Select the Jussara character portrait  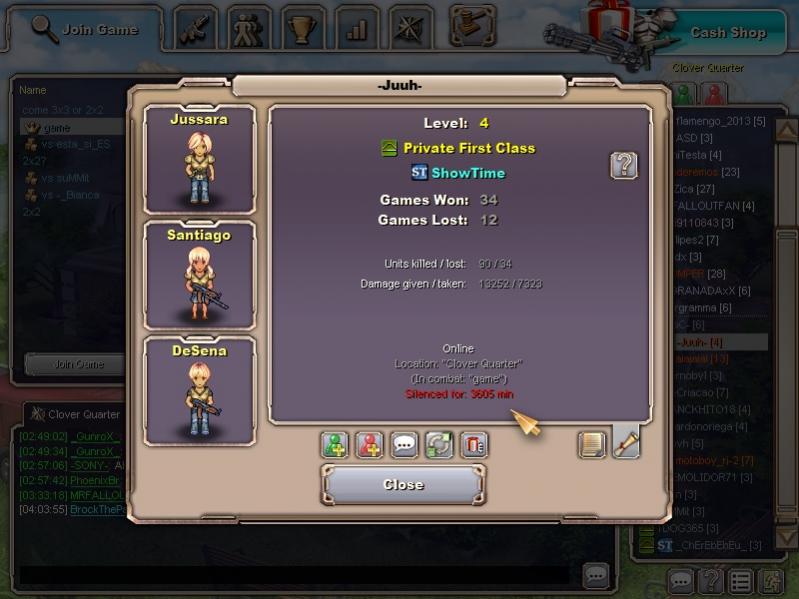[x=200, y=159]
